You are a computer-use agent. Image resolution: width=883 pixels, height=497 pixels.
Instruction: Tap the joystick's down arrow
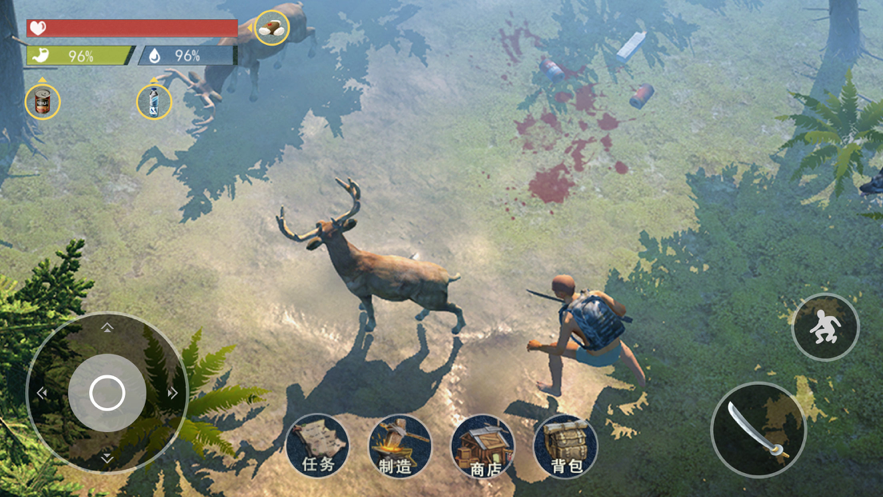107,458
